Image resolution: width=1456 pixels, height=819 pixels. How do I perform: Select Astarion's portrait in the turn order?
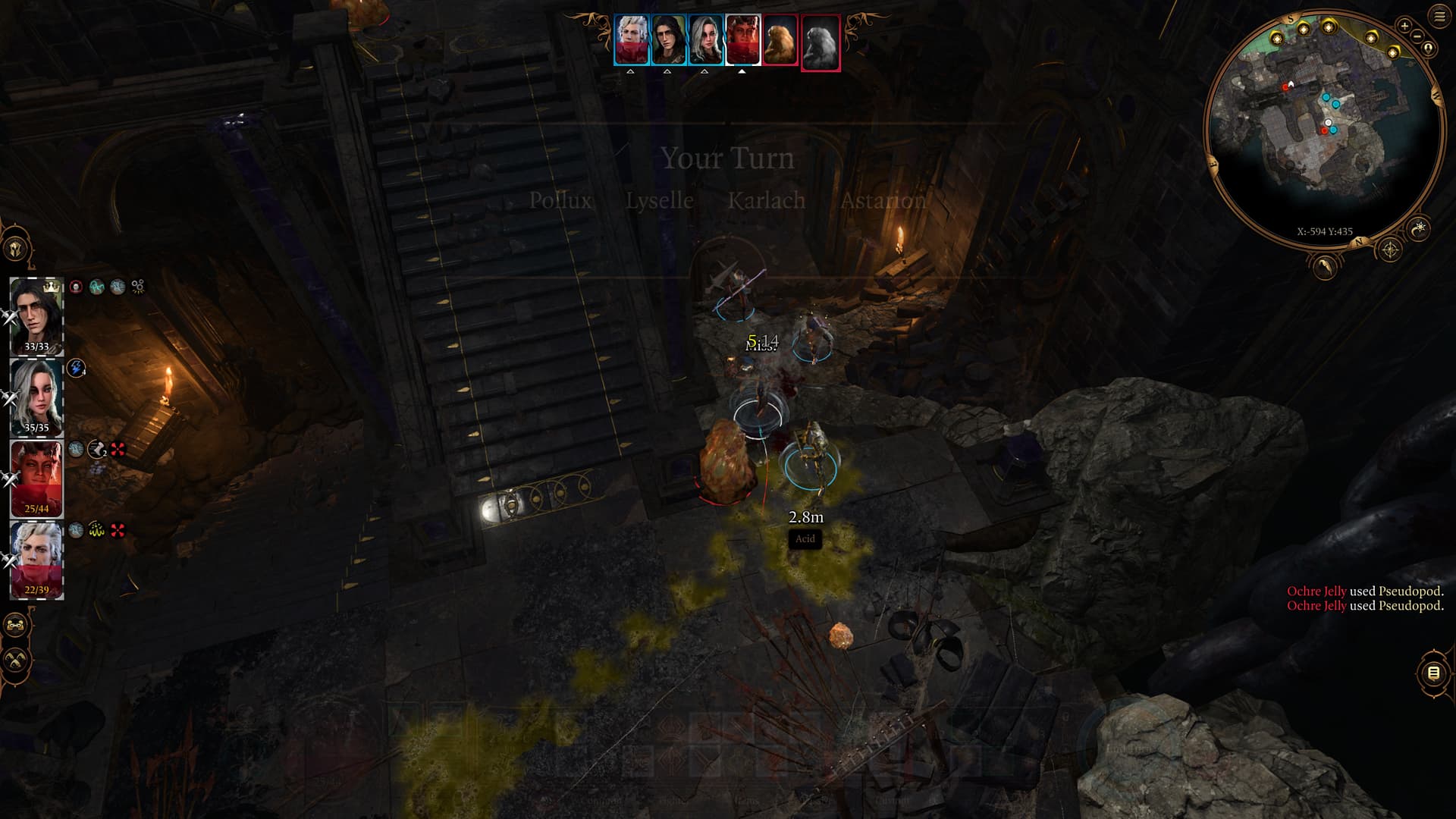(631, 40)
